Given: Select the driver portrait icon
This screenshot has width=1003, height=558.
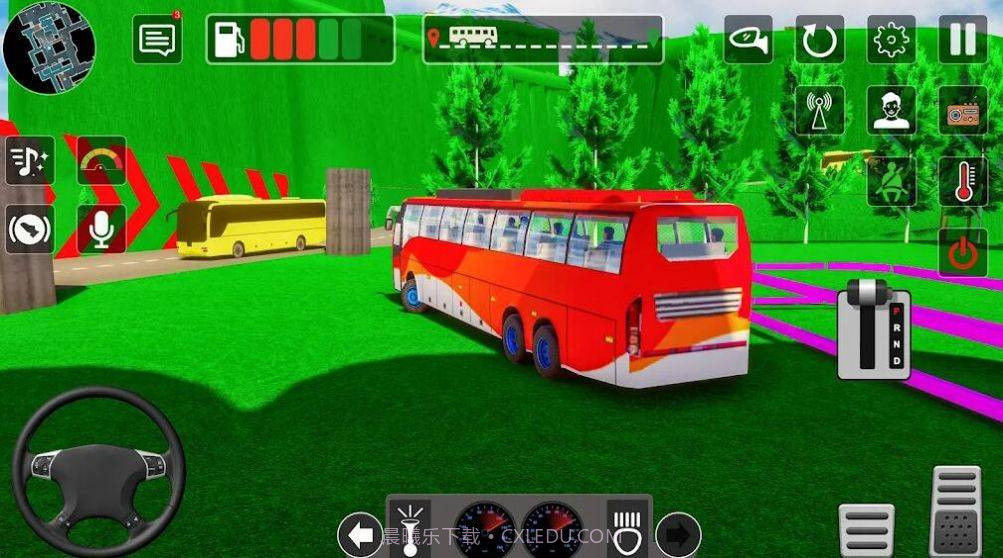Looking at the screenshot, I should click(x=891, y=110).
